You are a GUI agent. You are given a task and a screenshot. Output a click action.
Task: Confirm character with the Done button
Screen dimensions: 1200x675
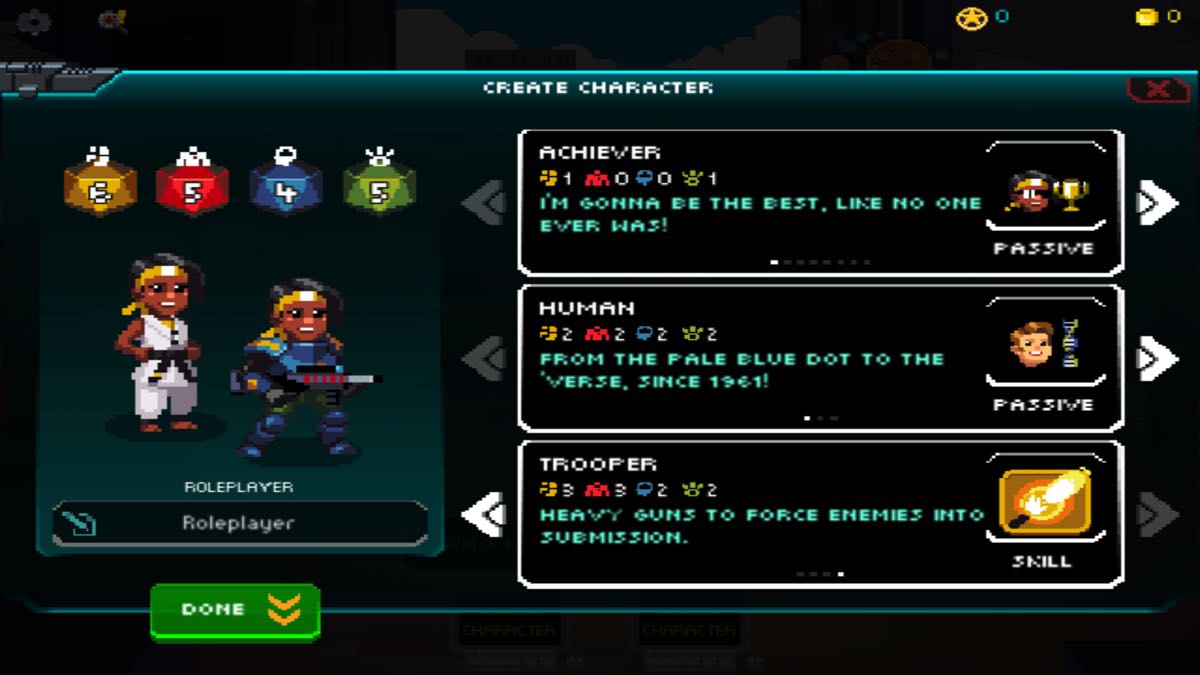pyautogui.click(x=235, y=610)
